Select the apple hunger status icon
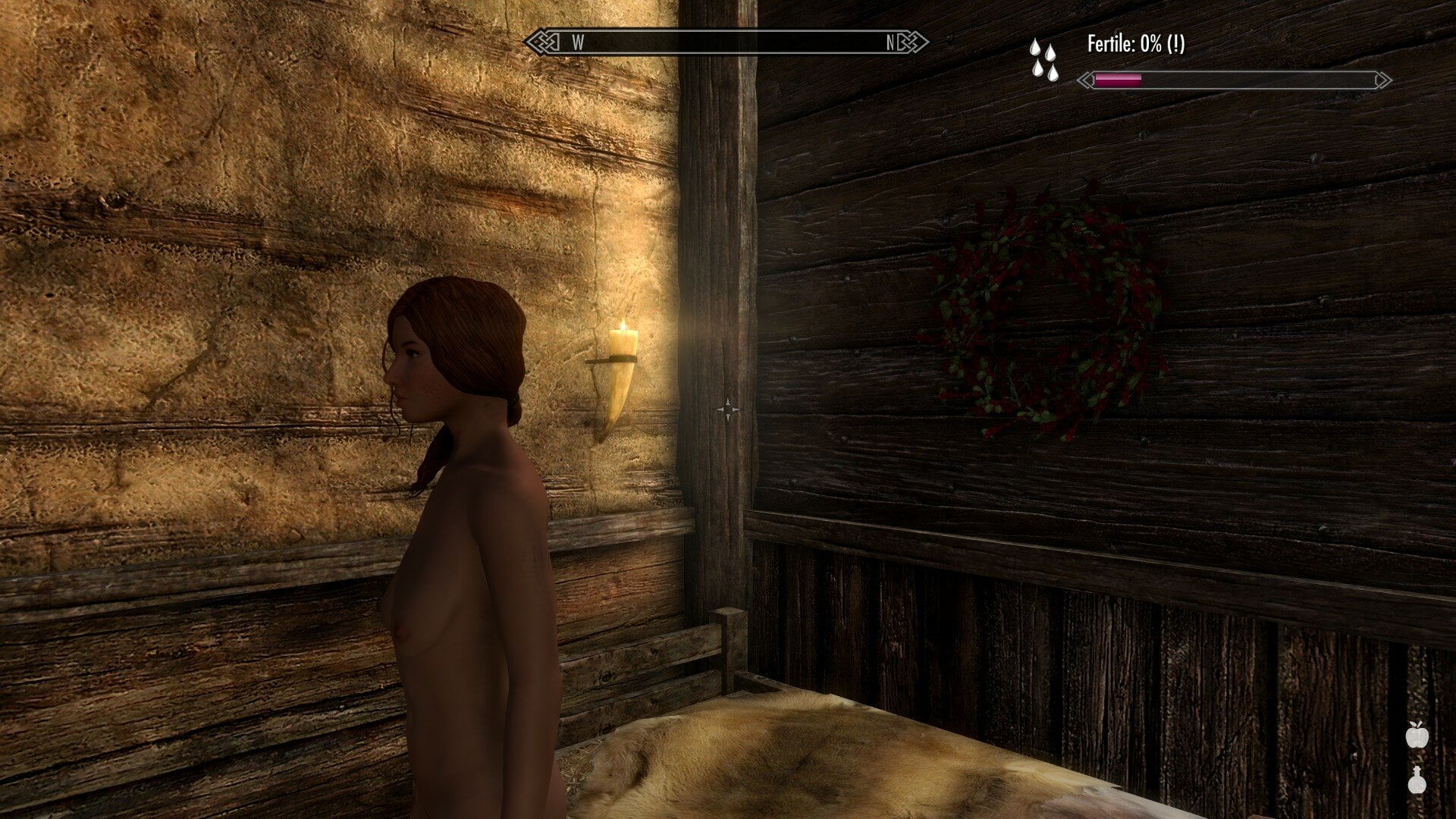The width and height of the screenshot is (1456, 819). 1417,735
